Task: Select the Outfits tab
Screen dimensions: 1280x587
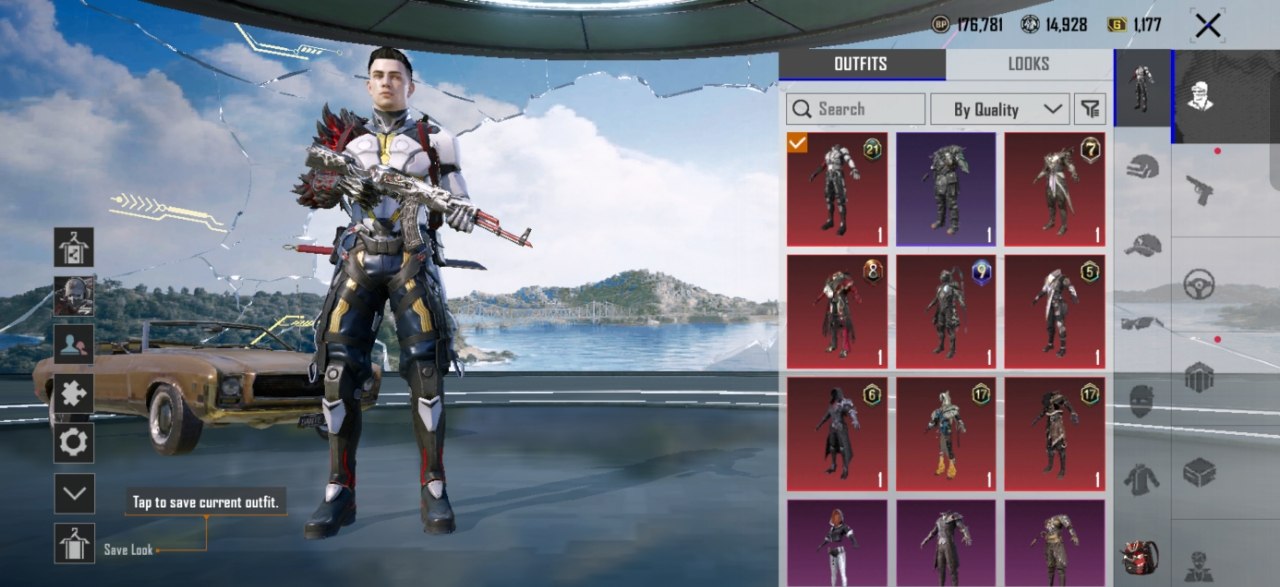Action: [861, 64]
